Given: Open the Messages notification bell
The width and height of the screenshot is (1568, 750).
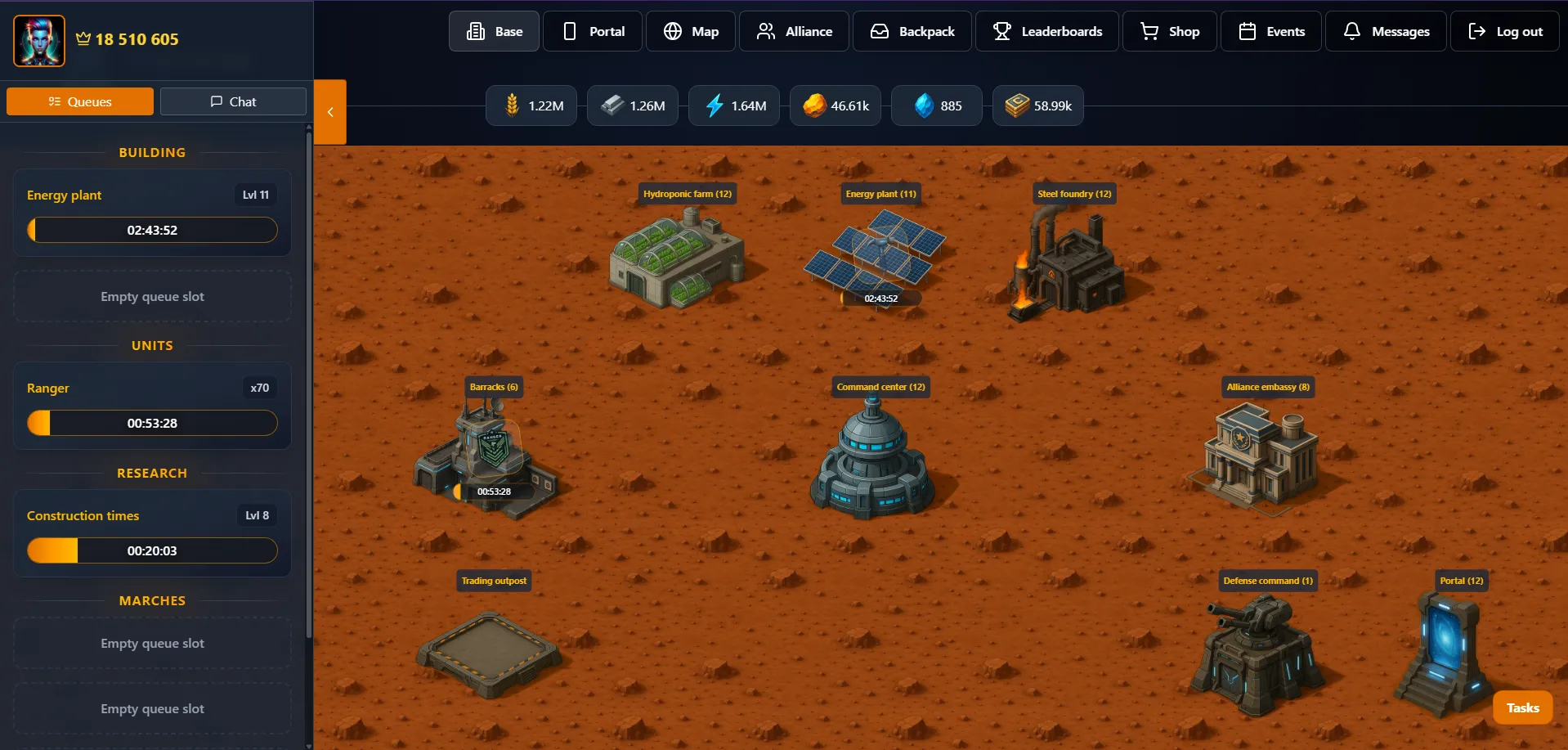Looking at the screenshot, I should tap(1385, 30).
